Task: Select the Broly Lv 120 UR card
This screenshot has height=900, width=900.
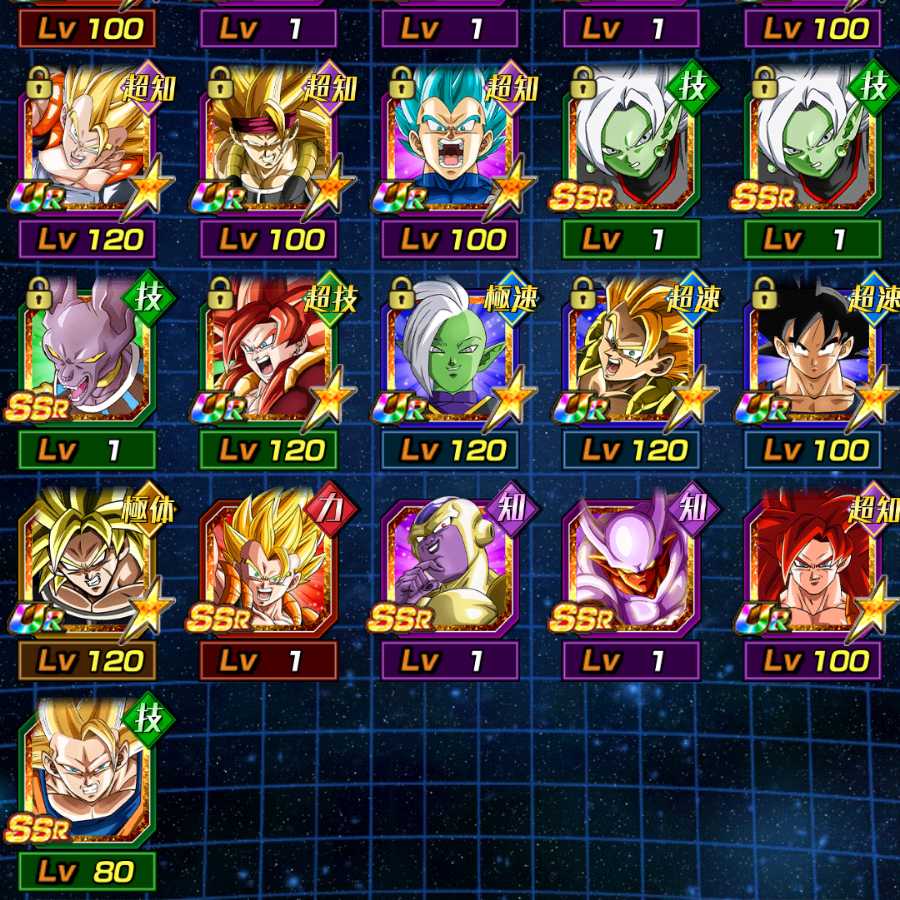Action: [87, 563]
